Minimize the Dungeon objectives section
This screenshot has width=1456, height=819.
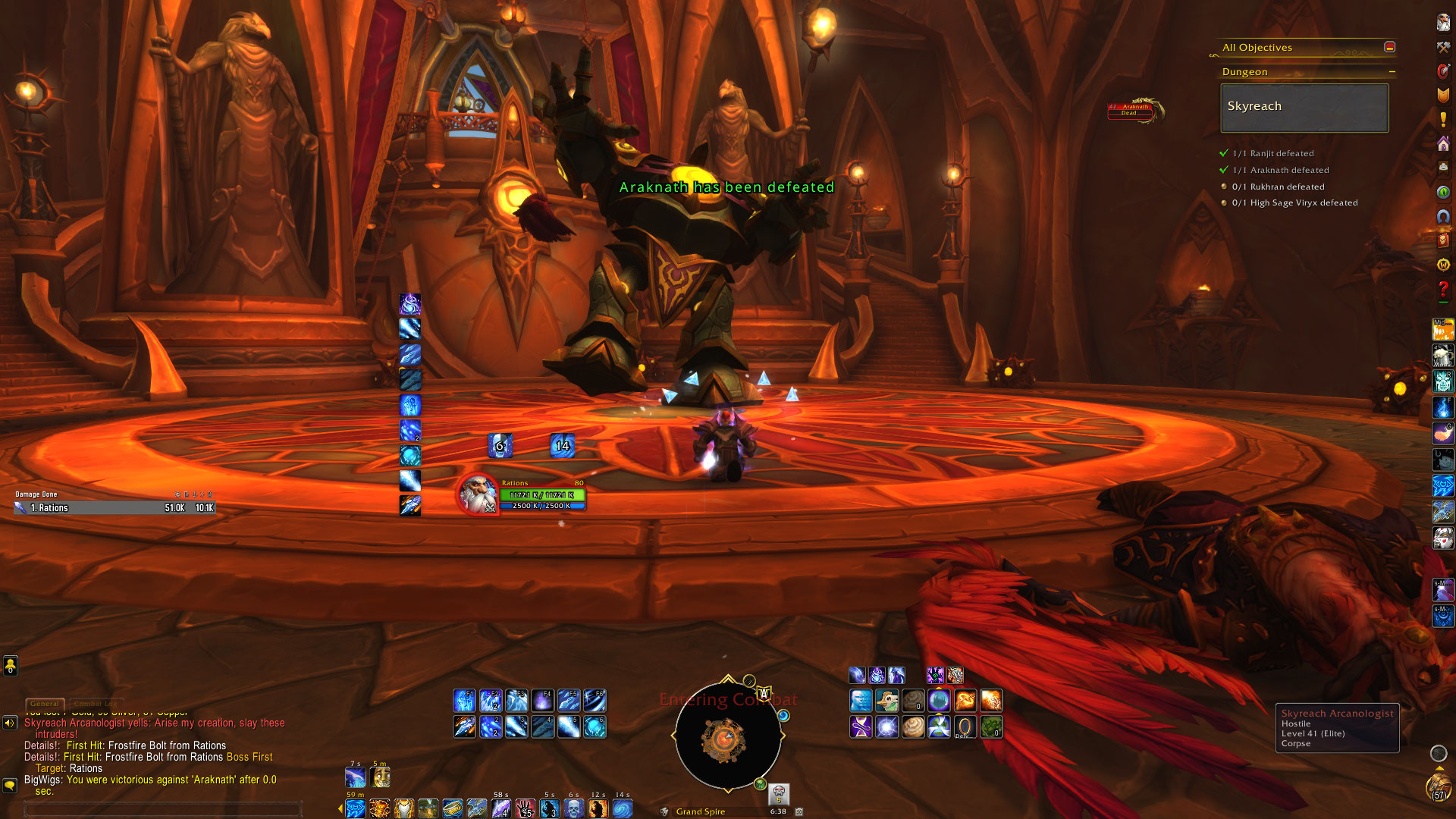point(1392,72)
